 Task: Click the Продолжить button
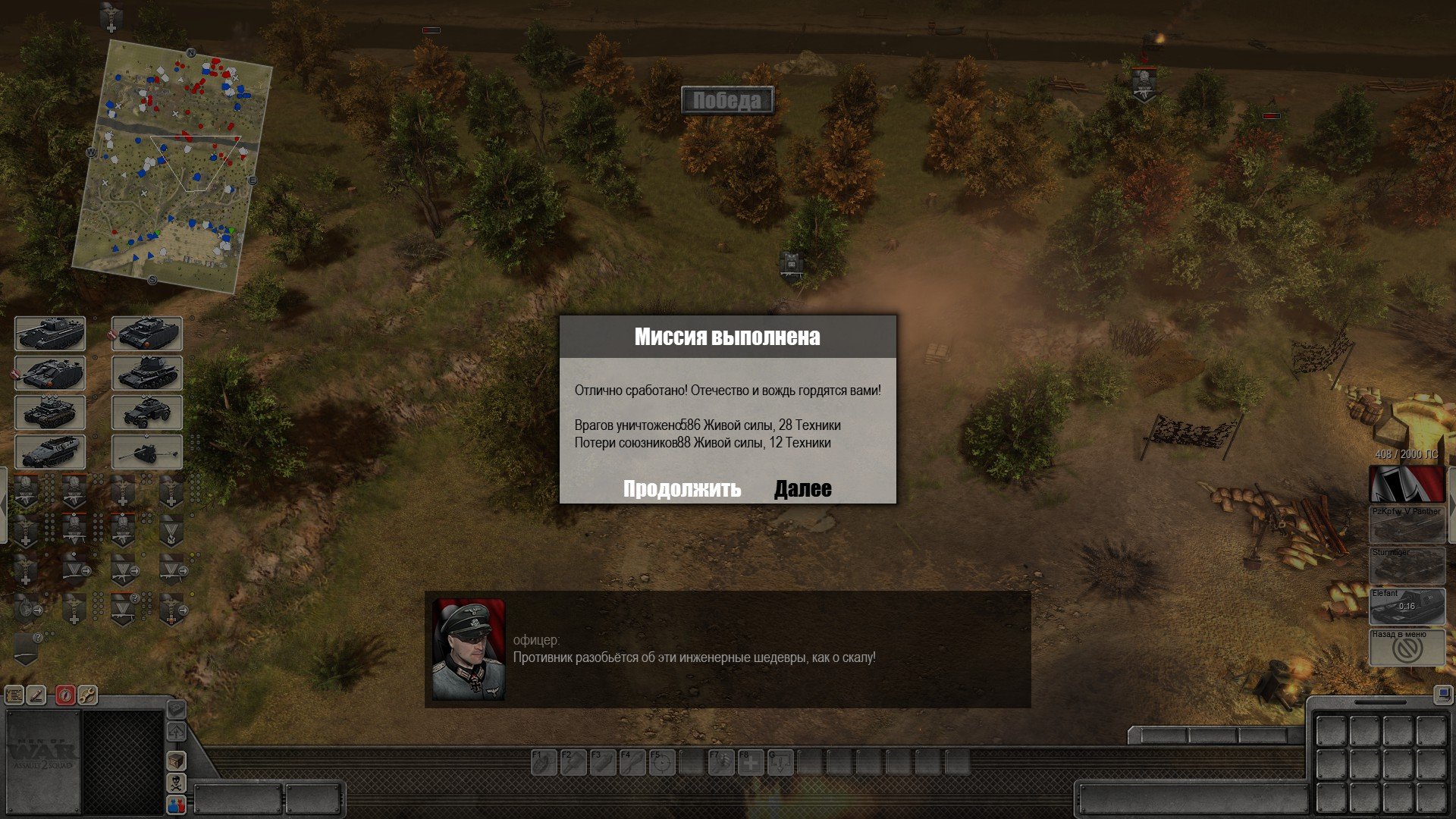[682, 489]
